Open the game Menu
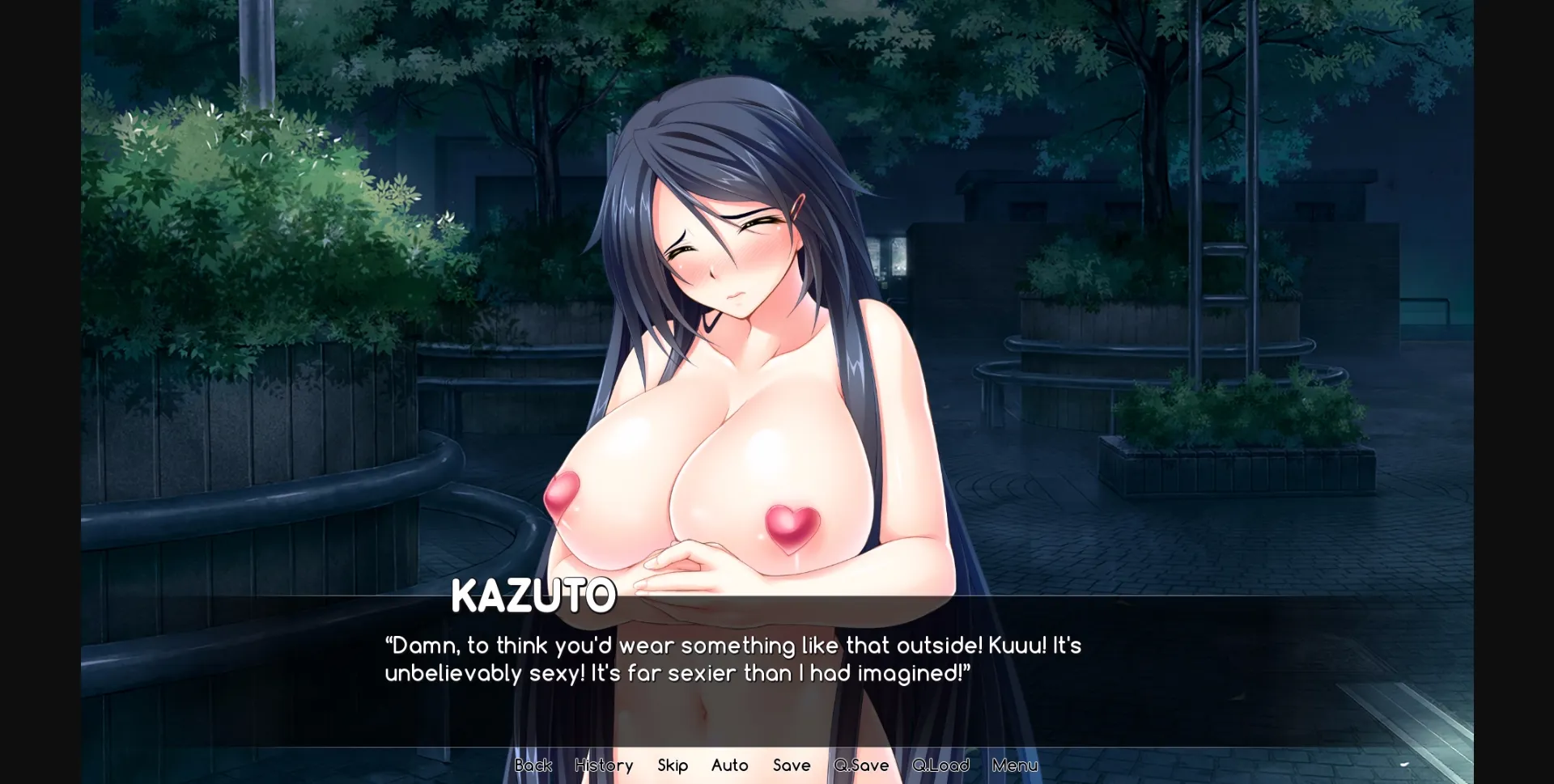This screenshot has height=784, width=1554. tap(1015, 765)
